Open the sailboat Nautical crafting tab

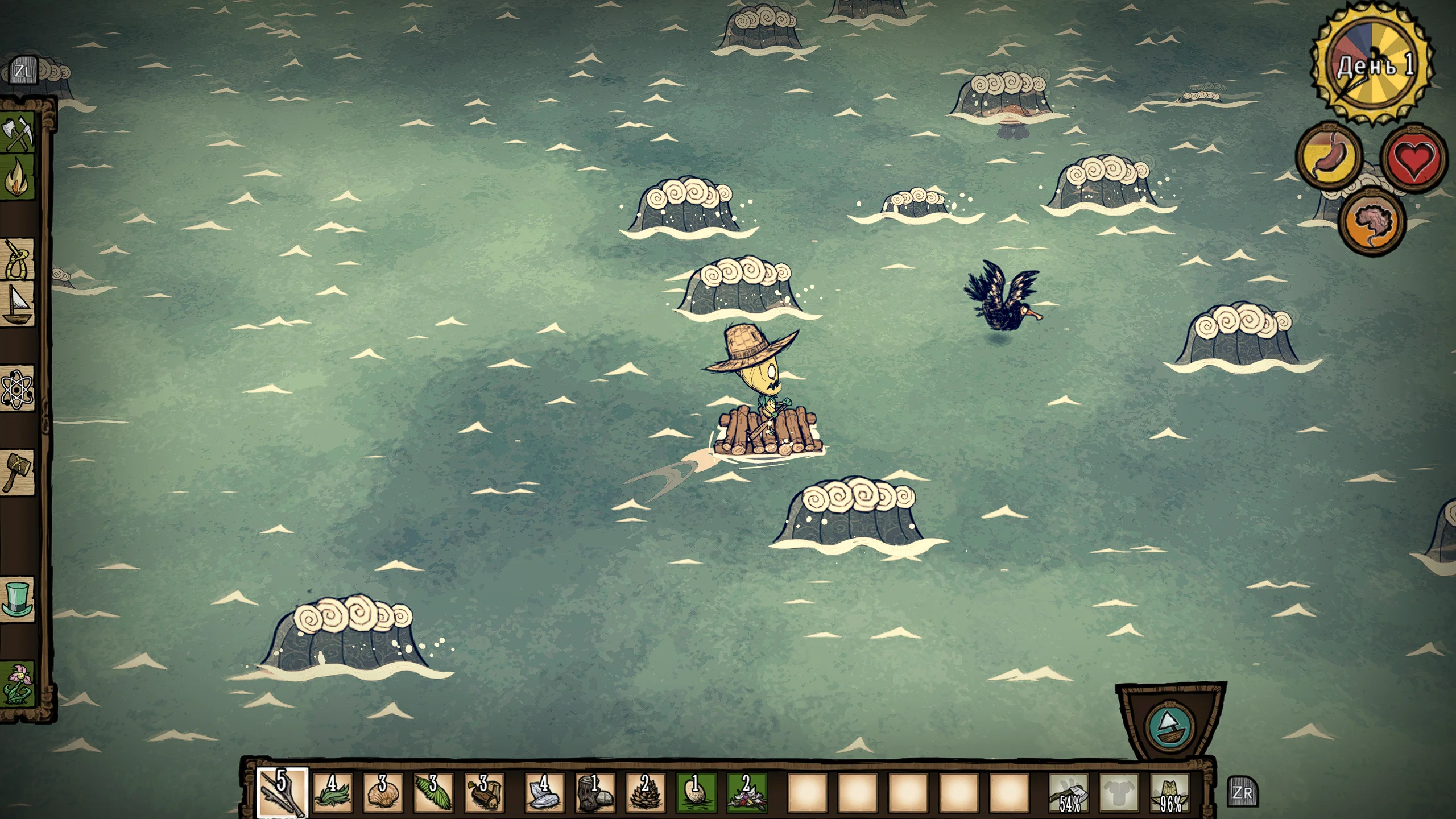click(17, 305)
